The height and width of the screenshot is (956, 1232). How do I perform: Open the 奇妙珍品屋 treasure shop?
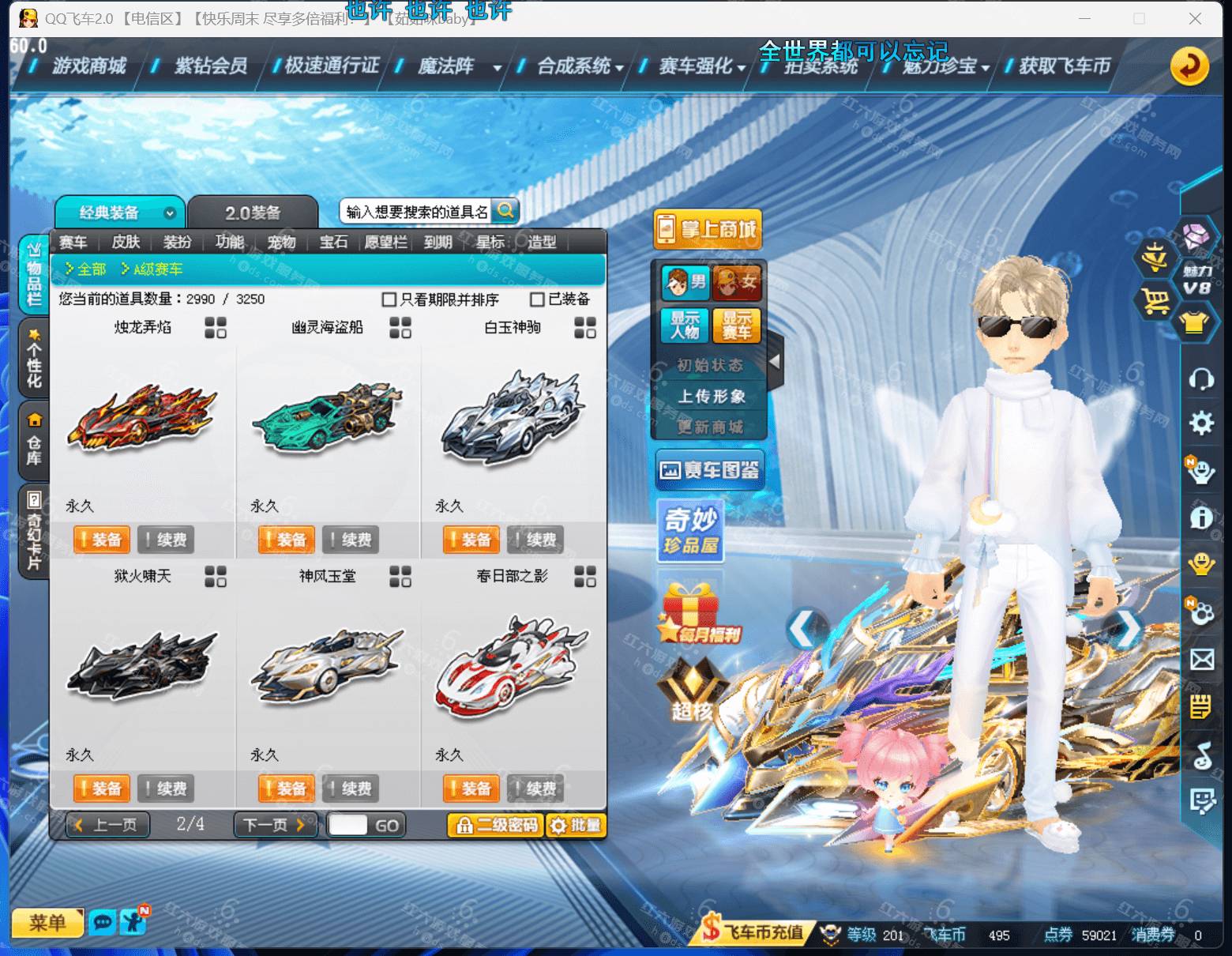[689, 532]
